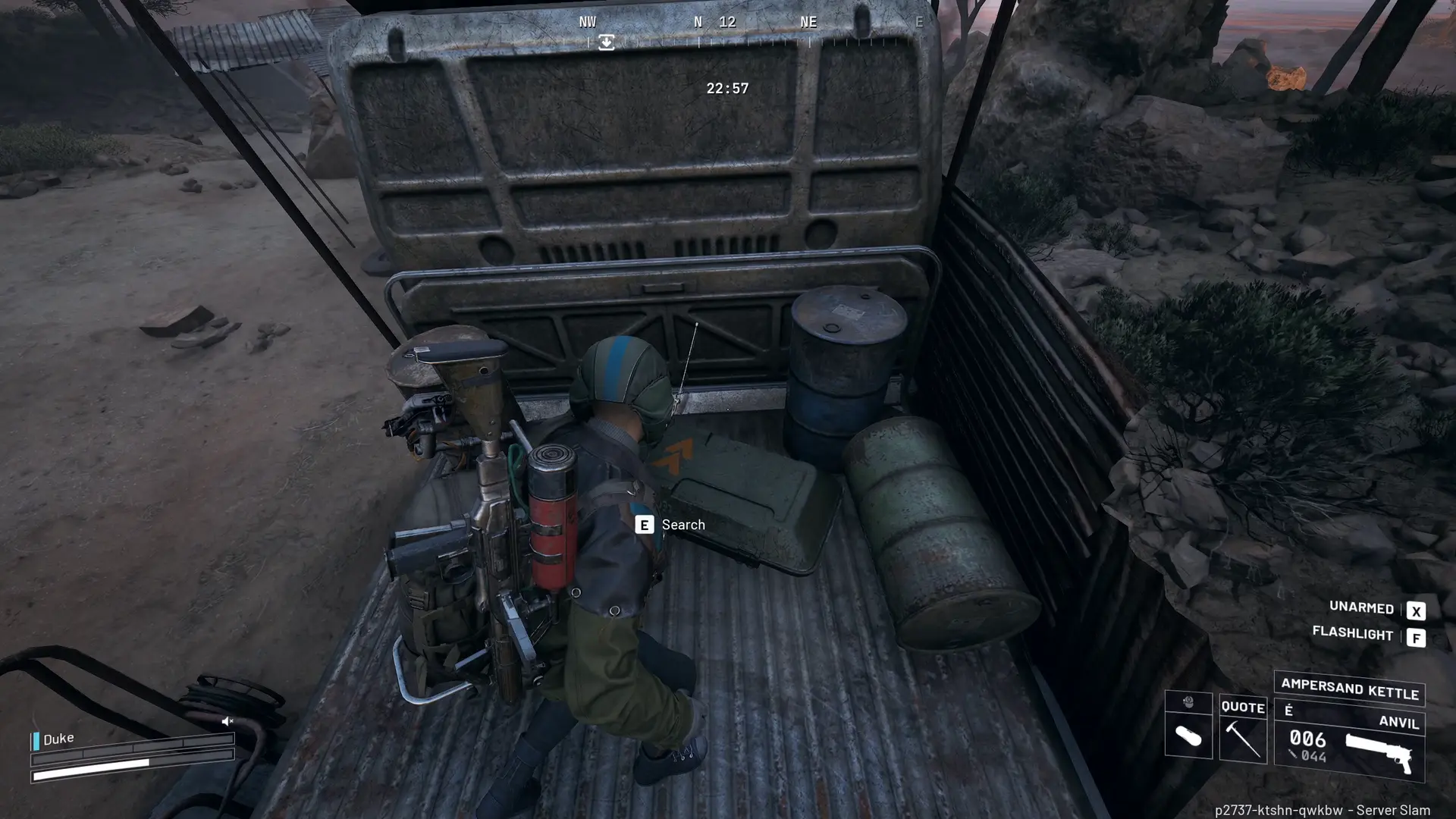Click the Ampersand Kettle weapon label
The width and height of the screenshot is (1456, 819).
pyautogui.click(x=1349, y=689)
